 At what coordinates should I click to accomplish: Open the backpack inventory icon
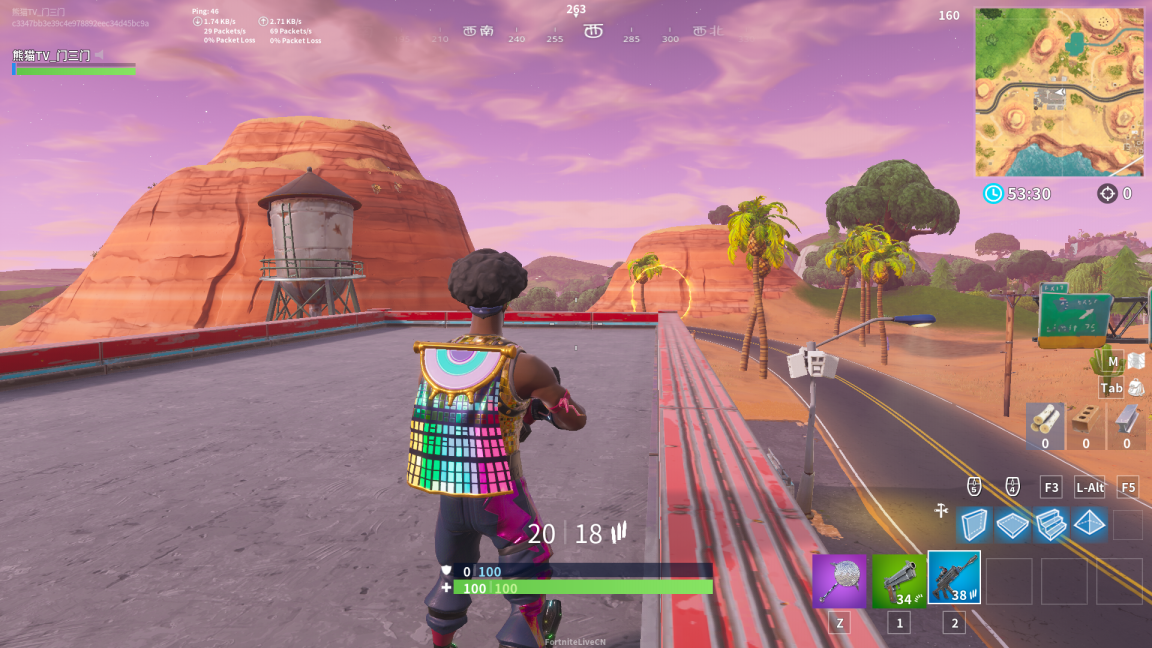[1135, 388]
